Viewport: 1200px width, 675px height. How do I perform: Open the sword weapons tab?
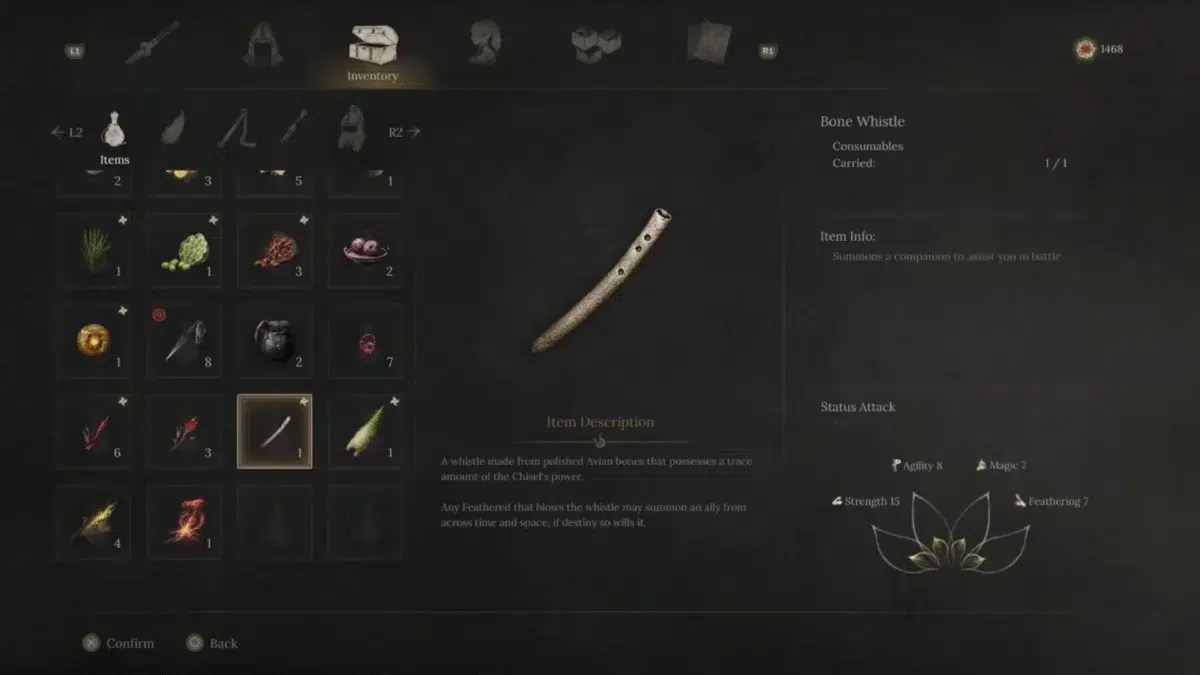tap(152, 43)
